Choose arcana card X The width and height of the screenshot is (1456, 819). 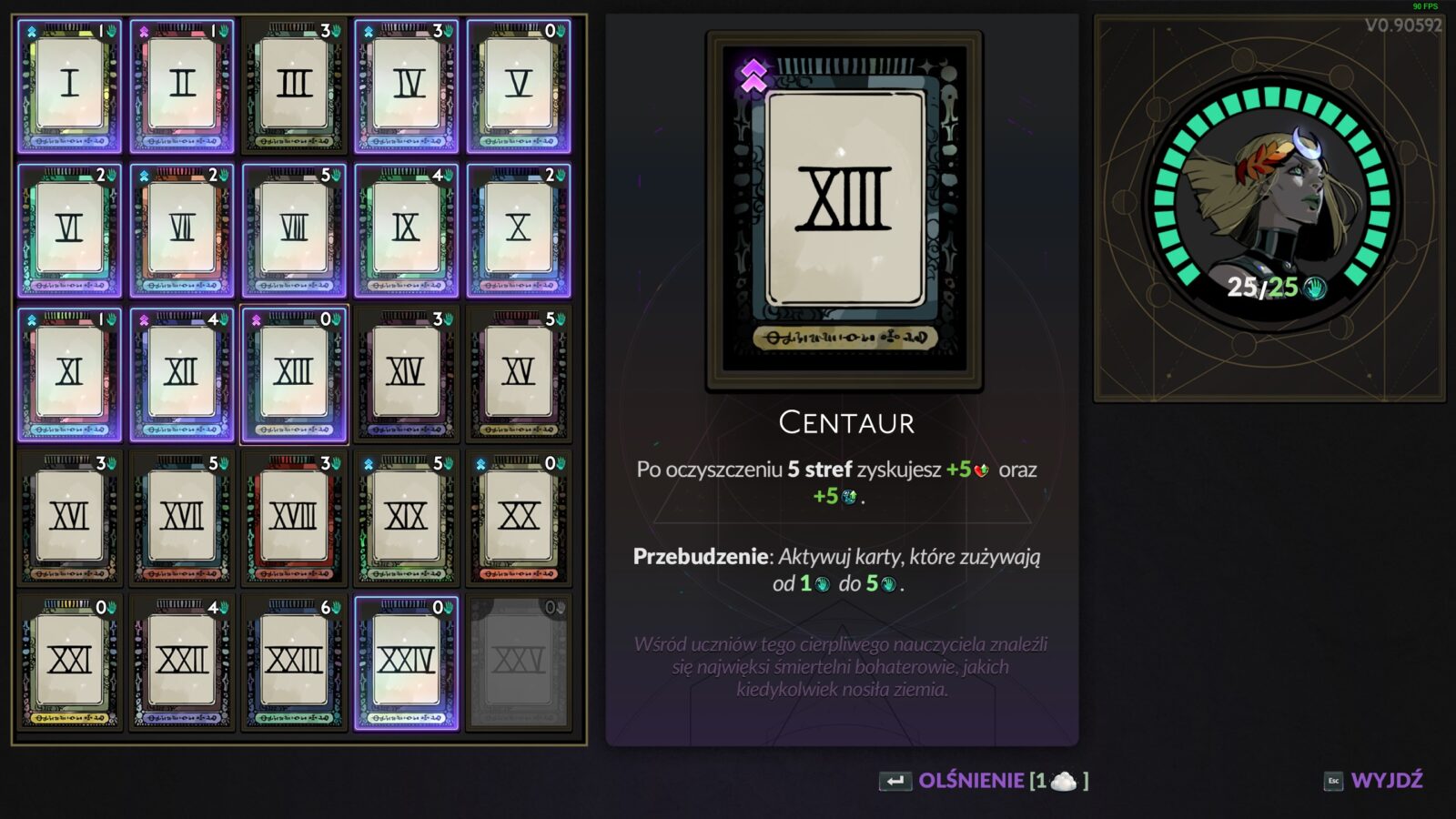coord(518,229)
